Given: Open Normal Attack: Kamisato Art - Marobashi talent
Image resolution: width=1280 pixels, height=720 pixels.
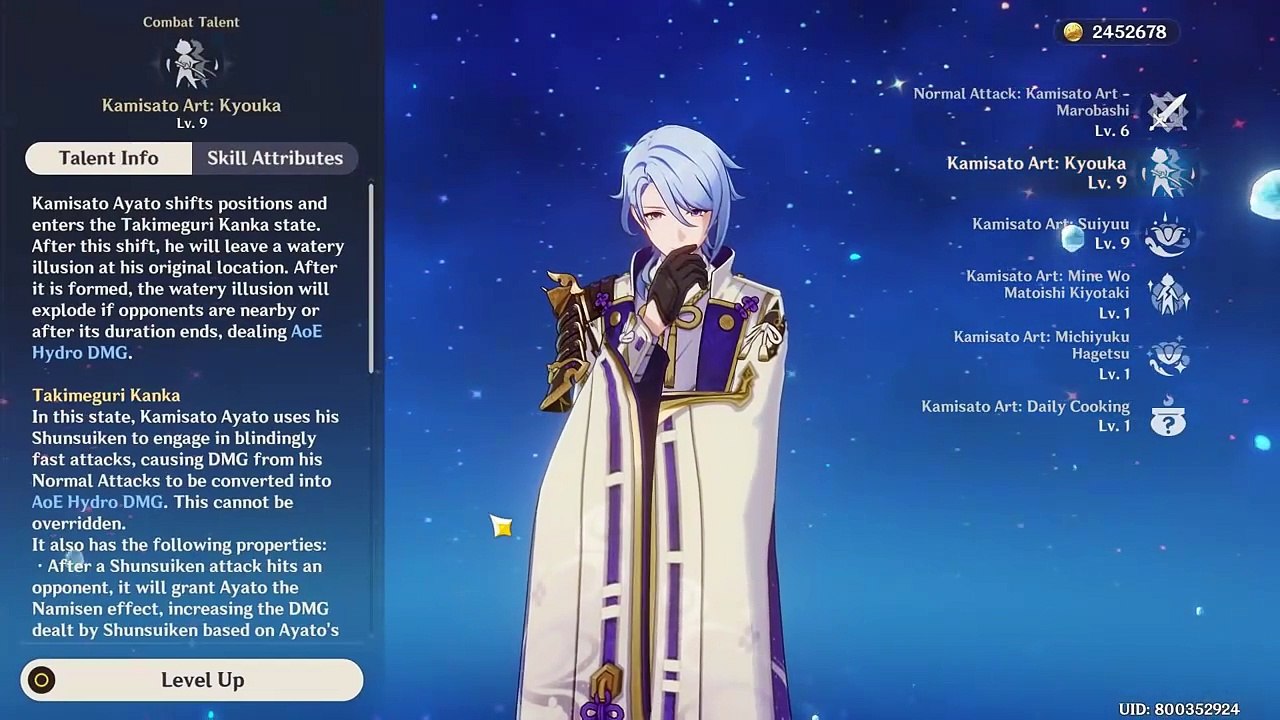Looking at the screenshot, I should (1167, 111).
